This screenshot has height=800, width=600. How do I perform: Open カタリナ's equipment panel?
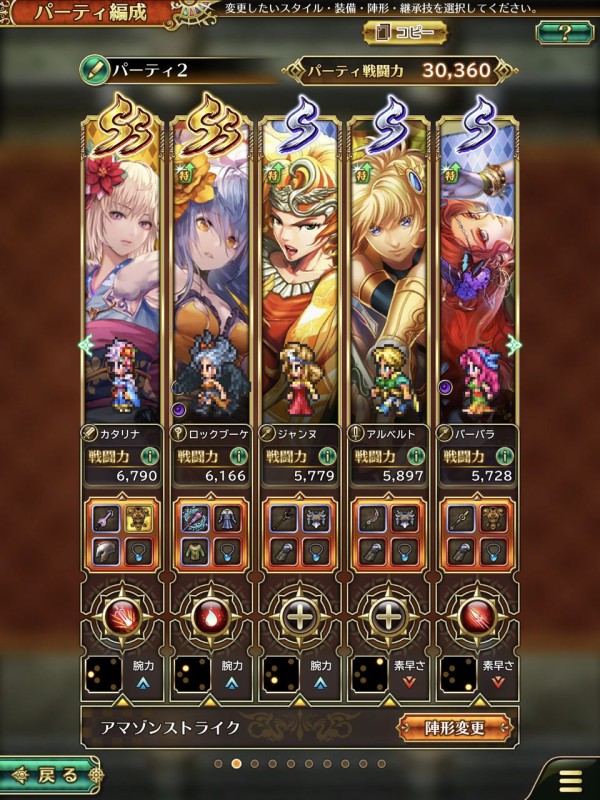point(122,534)
